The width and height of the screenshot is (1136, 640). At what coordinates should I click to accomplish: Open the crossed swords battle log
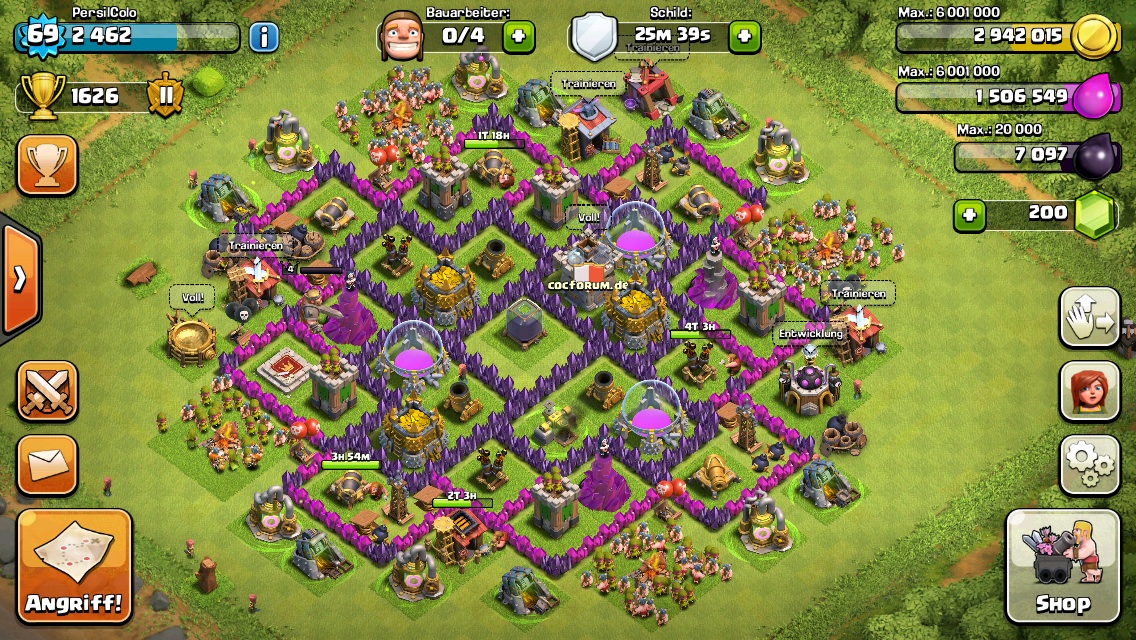[x=47, y=390]
